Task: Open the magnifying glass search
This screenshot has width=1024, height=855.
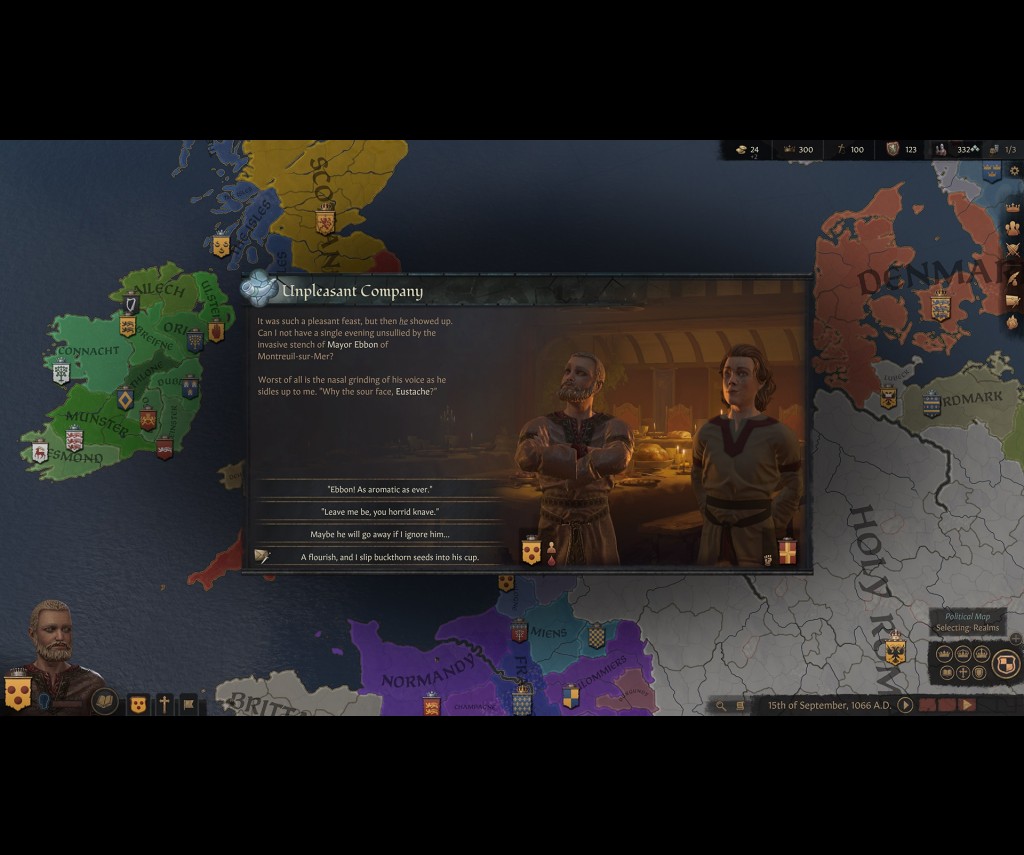Action: point(720,706)
